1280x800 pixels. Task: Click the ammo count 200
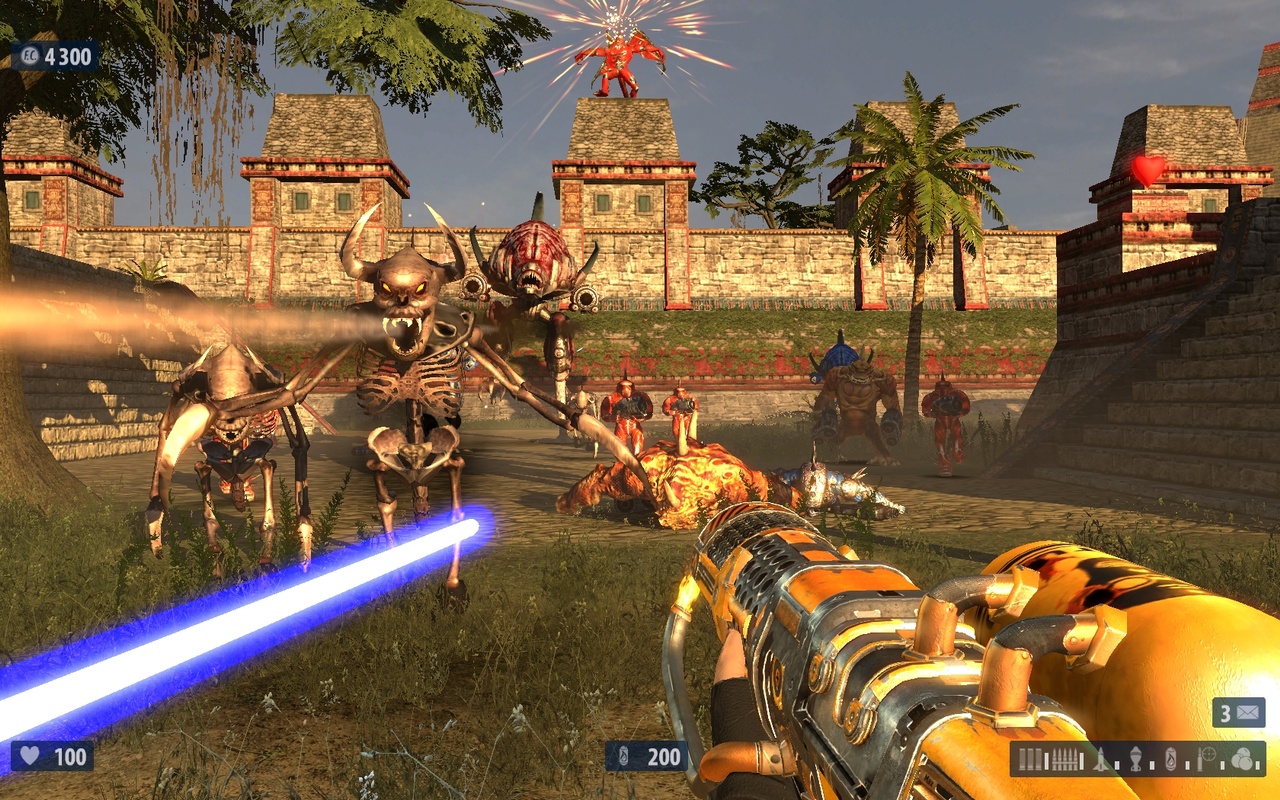pyautogui.click(x=665, y=759)
